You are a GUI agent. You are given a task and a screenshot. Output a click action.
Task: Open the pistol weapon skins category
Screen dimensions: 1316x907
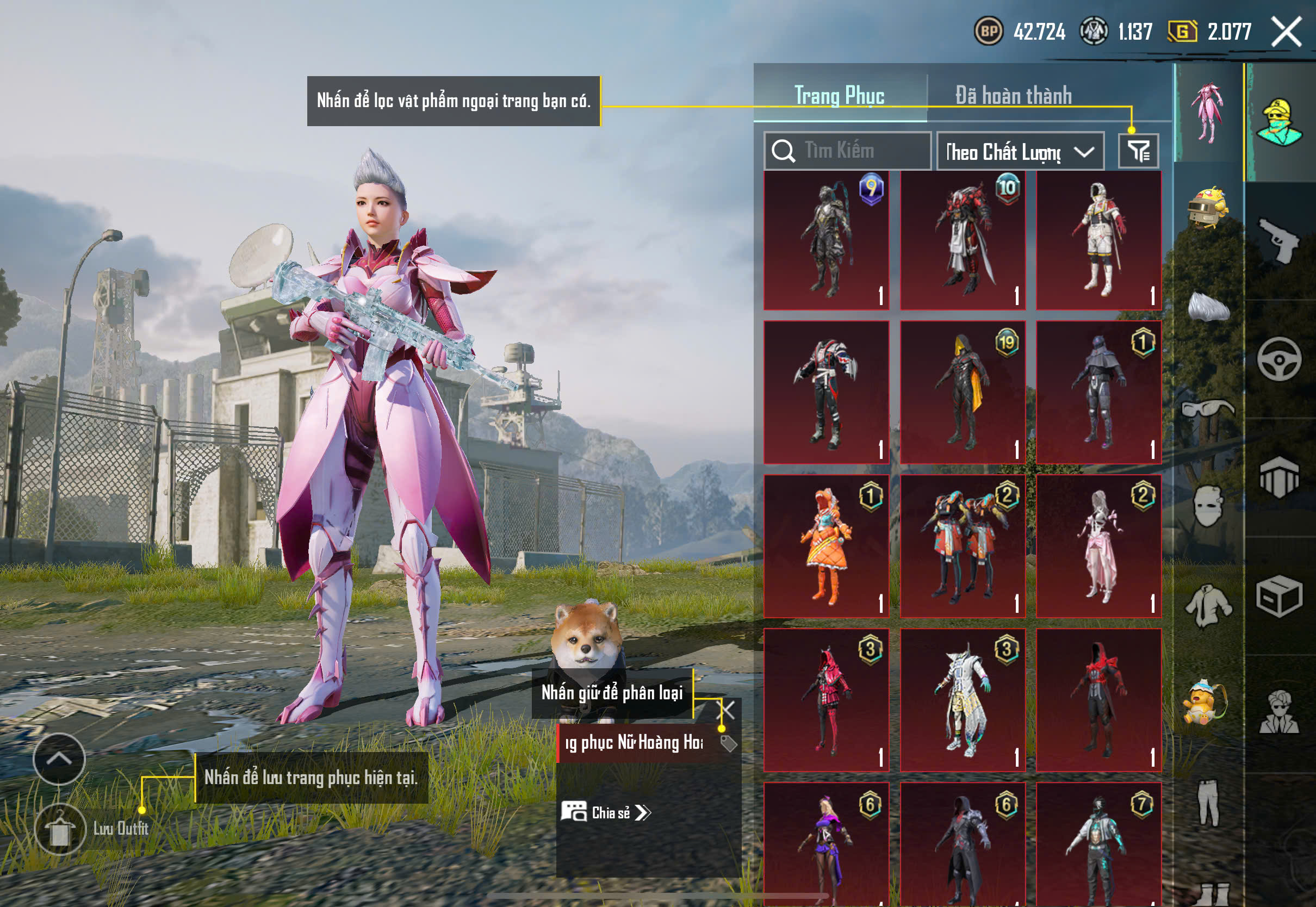tap(1279, 240)
